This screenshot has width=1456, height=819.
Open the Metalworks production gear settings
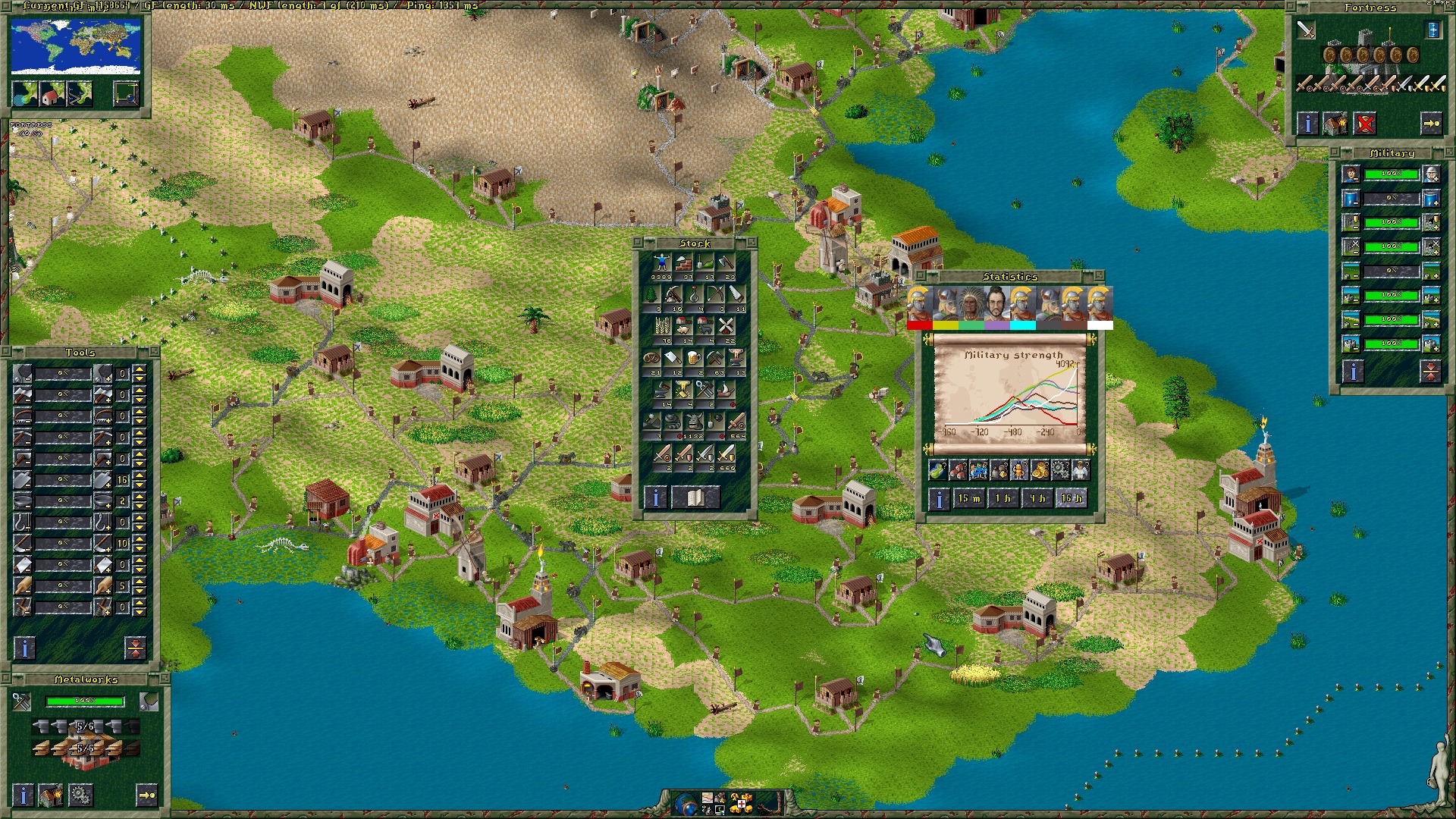[80, 795]
